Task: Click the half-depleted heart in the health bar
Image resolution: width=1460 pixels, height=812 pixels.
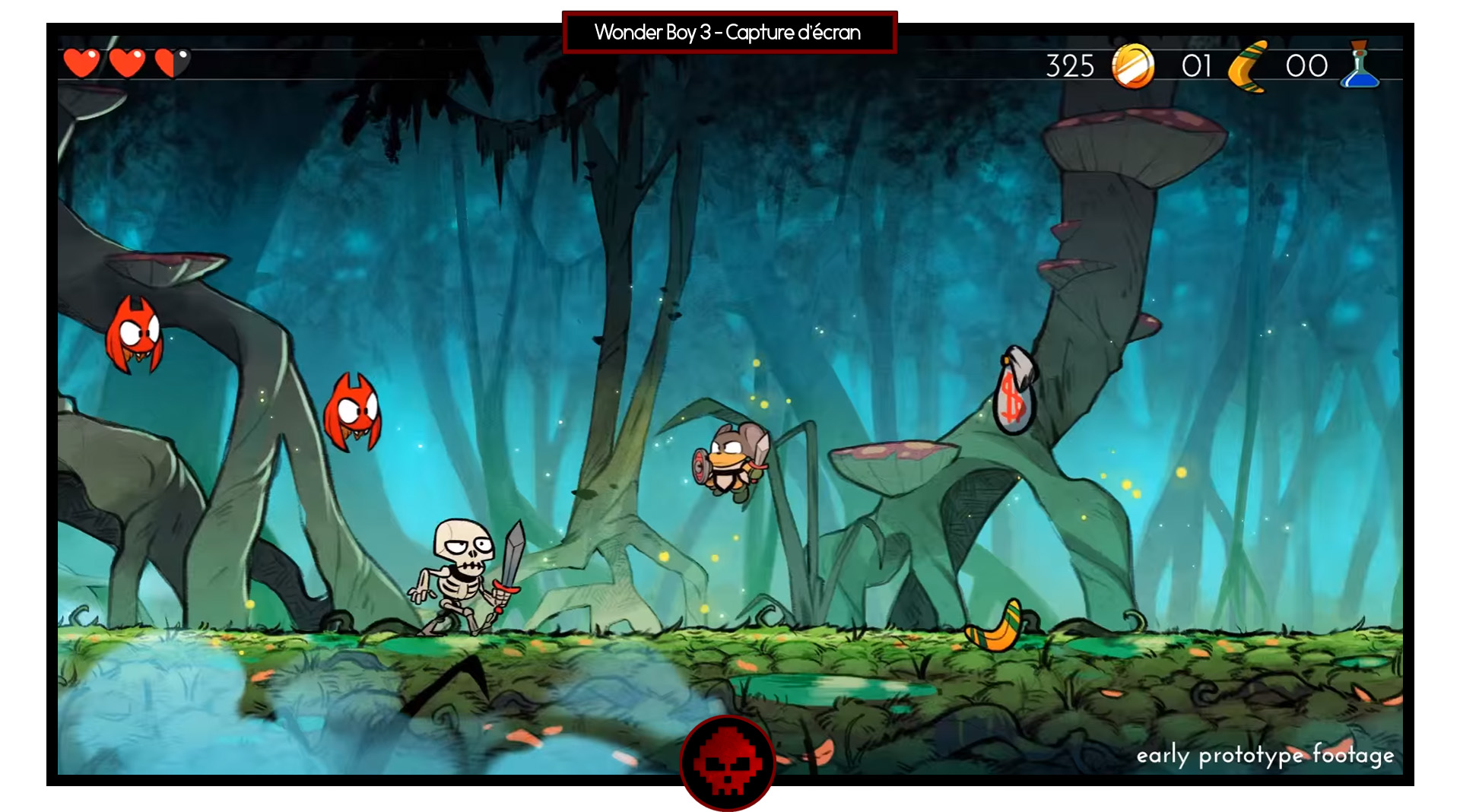Action: point(172,64)
